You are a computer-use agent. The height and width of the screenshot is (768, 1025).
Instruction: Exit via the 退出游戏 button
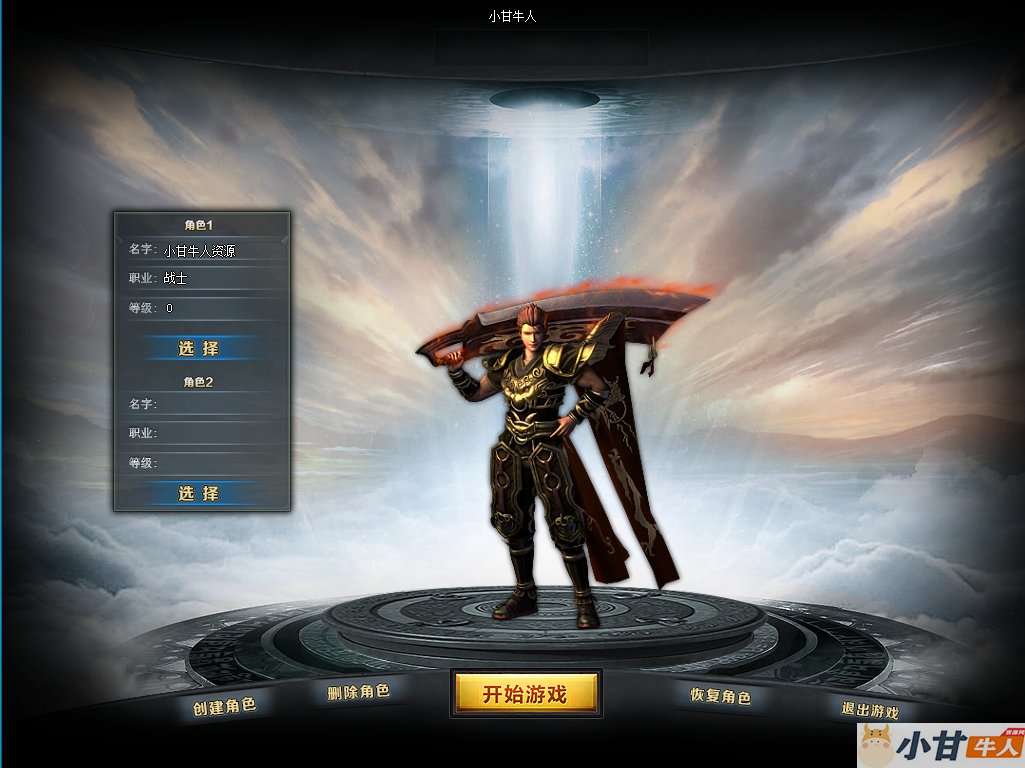[x=869, y=710]
